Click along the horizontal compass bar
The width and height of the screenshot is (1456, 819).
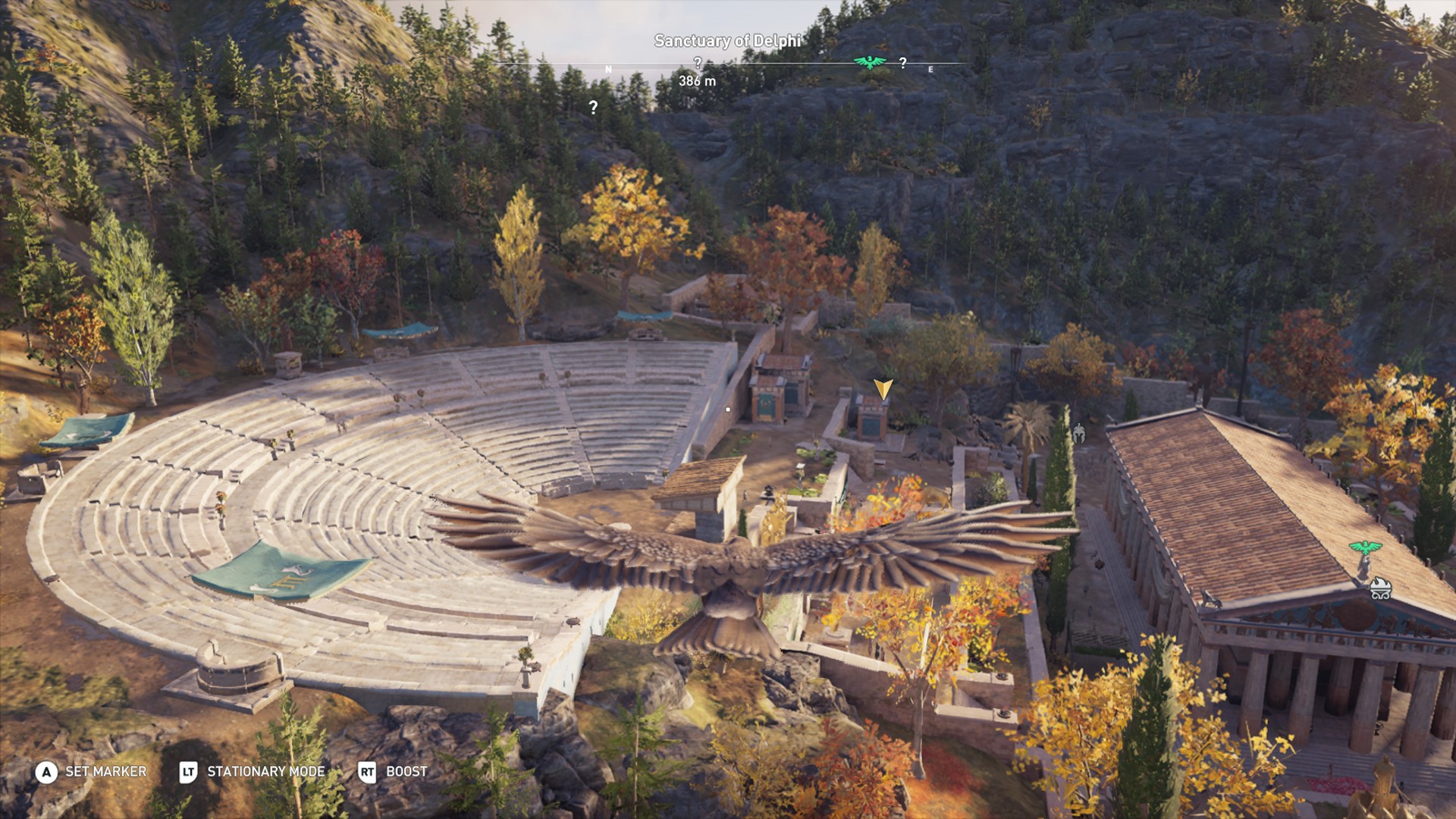pyautogui.click(x=758, y=64)
